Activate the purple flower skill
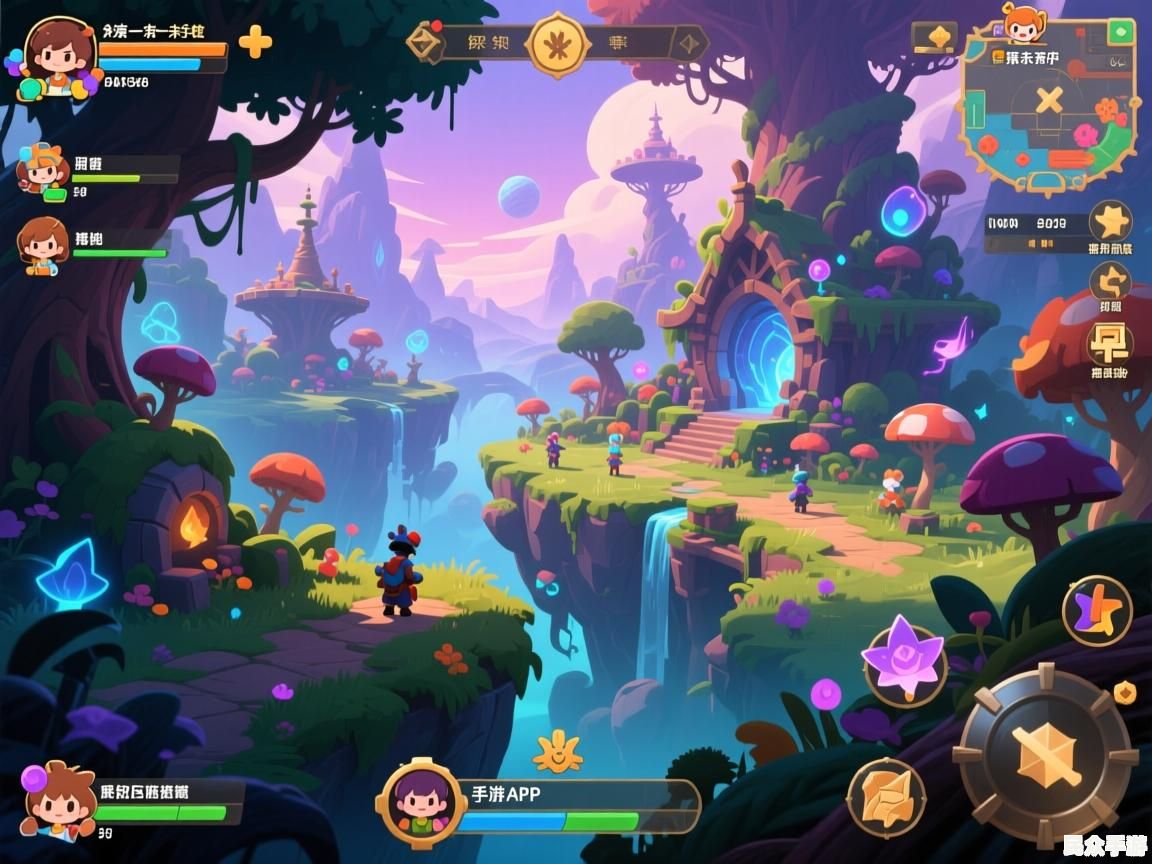Image resolution: width=1152 pixels, height=864 pixels. (904, 660)
